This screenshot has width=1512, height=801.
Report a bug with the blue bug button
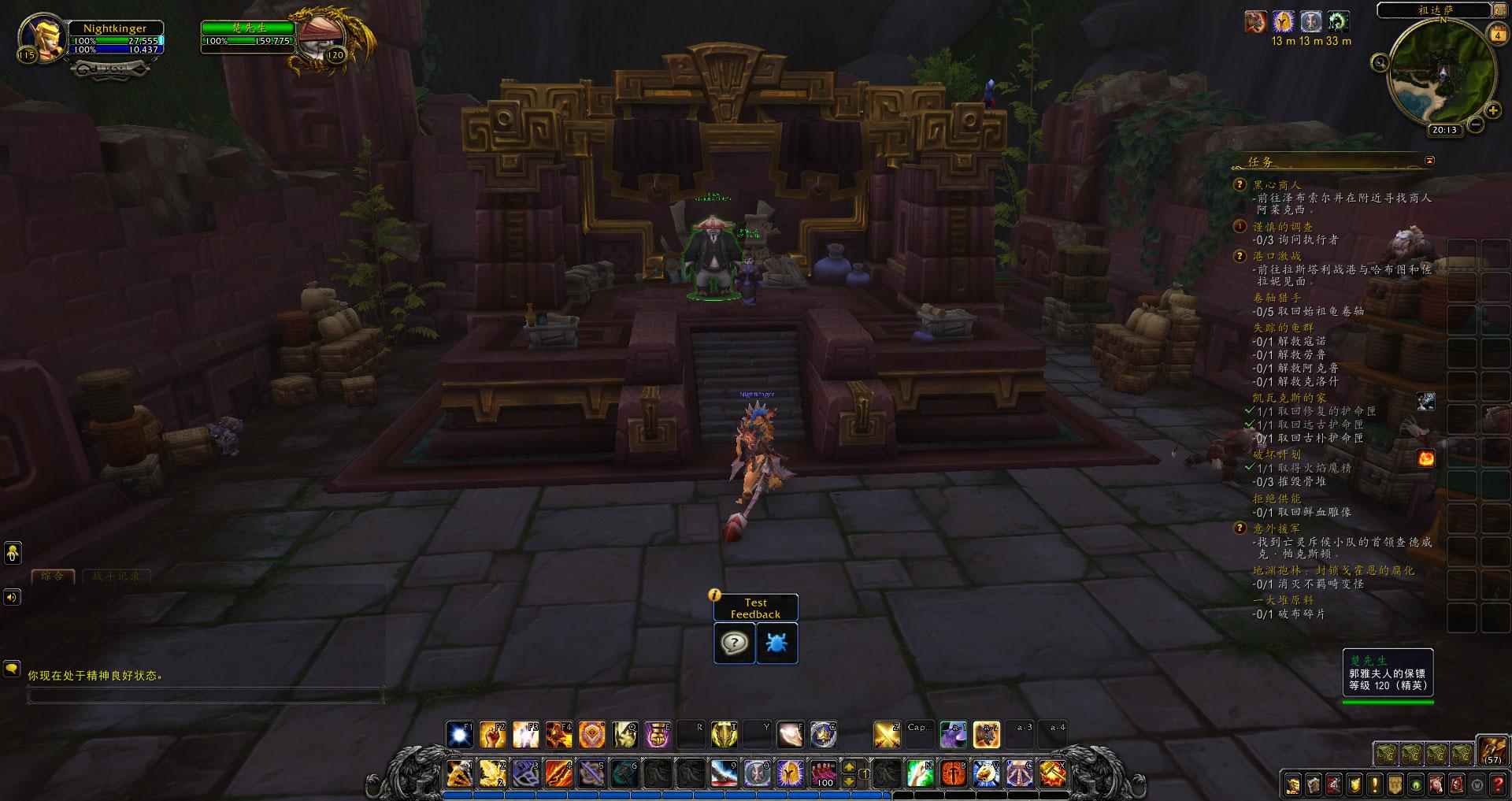[776, 643]
